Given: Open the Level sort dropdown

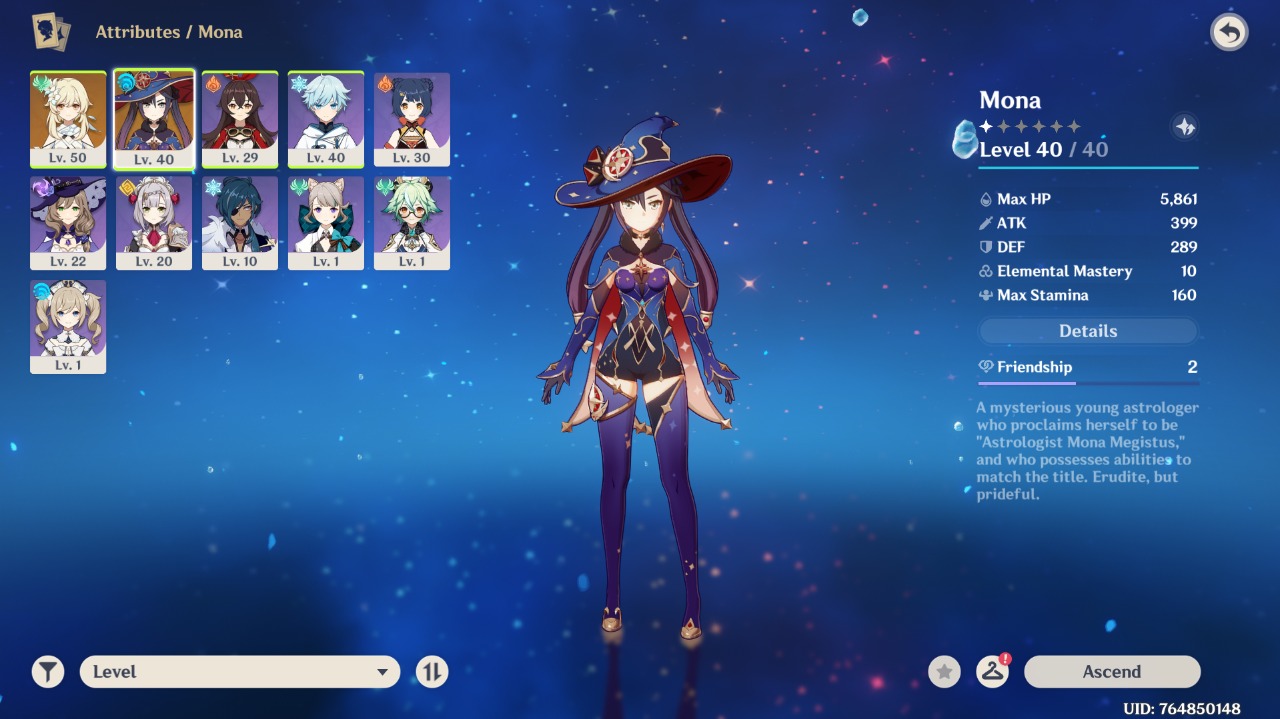Looking at the screenshot, I should [x=240, y=672].
